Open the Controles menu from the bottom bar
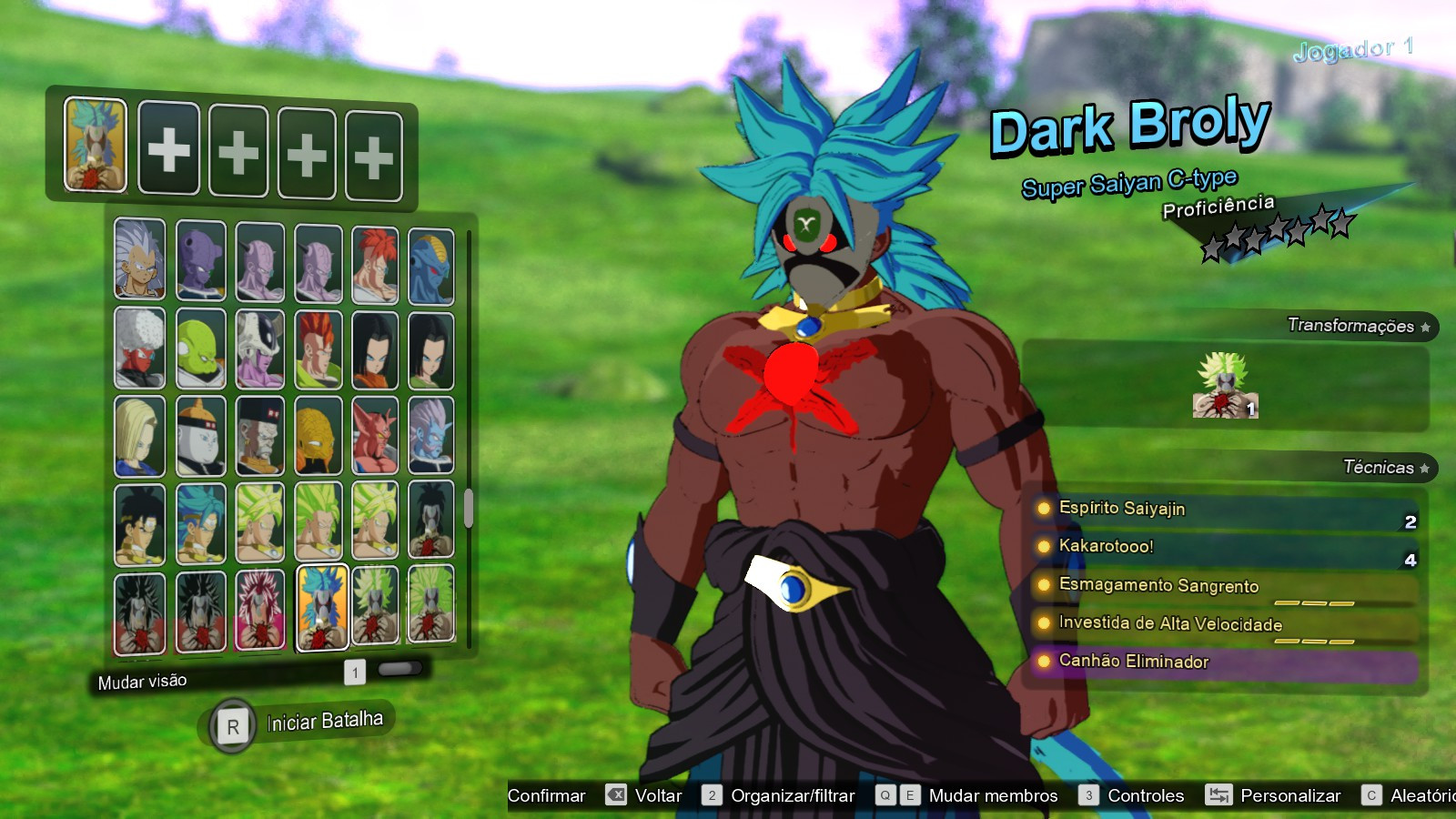Image resolution: width=1456 pixels, height=819 pixels. 1144,795
